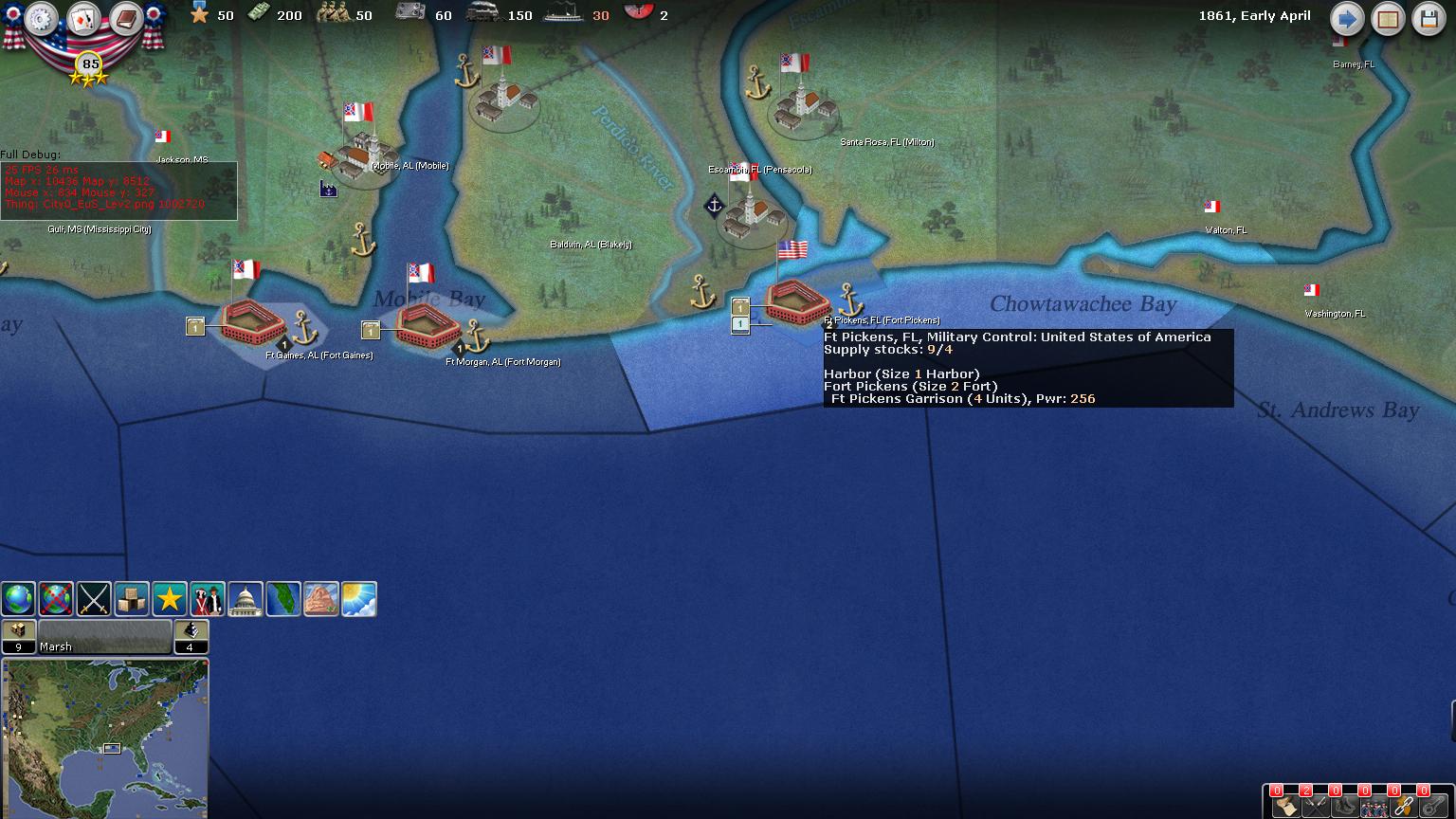This screenshot has height=819, width=1456.
Task: Open the map book button beside the save icon
Action: pos(1388,19)
